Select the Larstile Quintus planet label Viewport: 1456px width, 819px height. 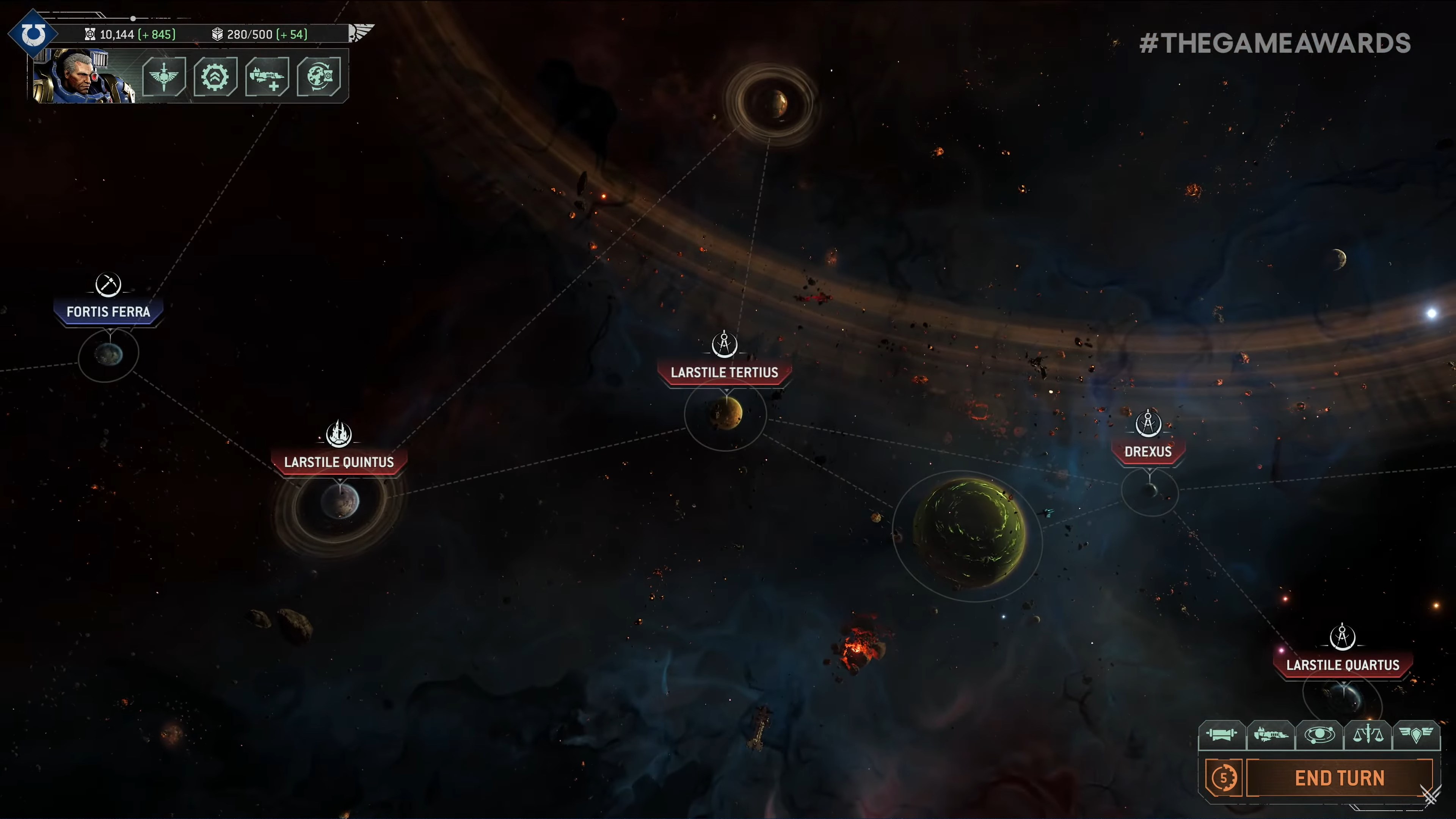click(x=339, y=462)
